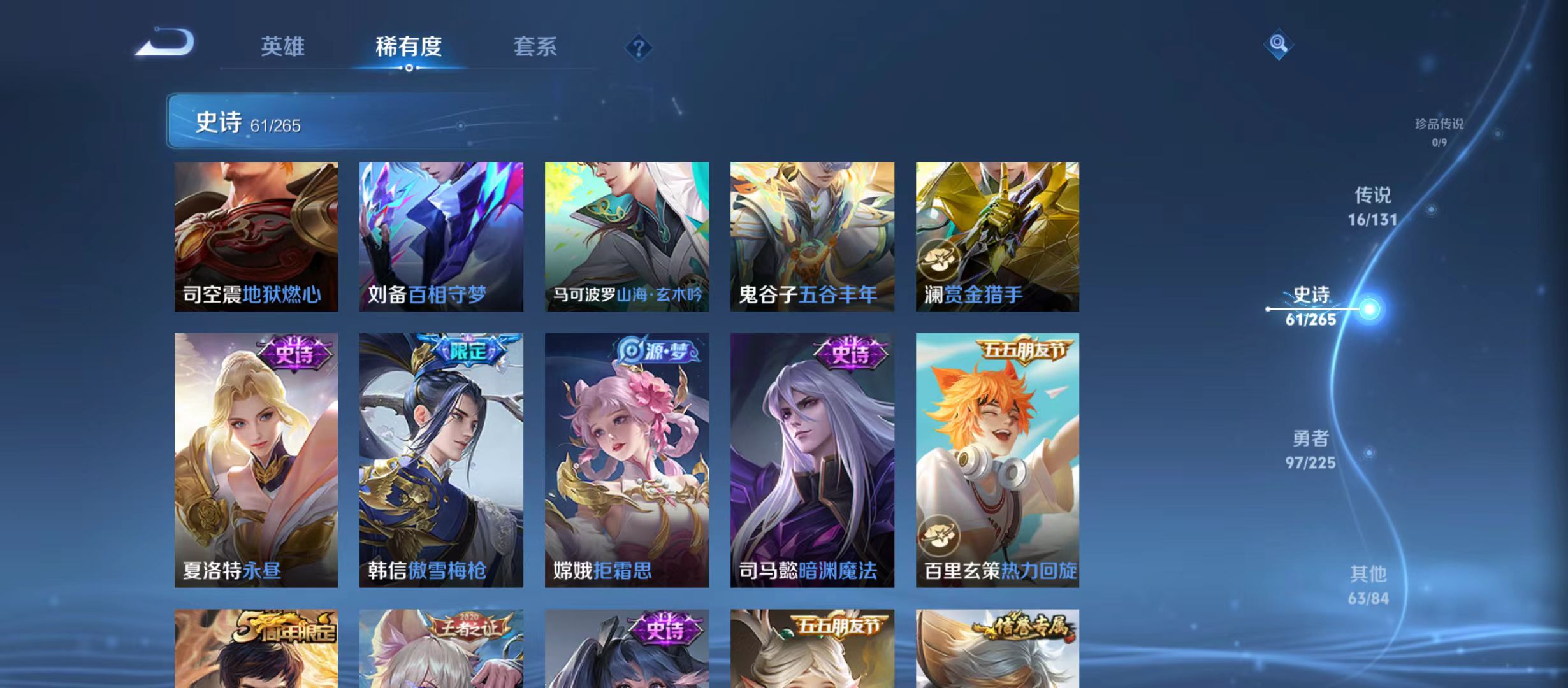Open the 刘备百相守梦 skin thumbnail

click(x=442, y=236)
